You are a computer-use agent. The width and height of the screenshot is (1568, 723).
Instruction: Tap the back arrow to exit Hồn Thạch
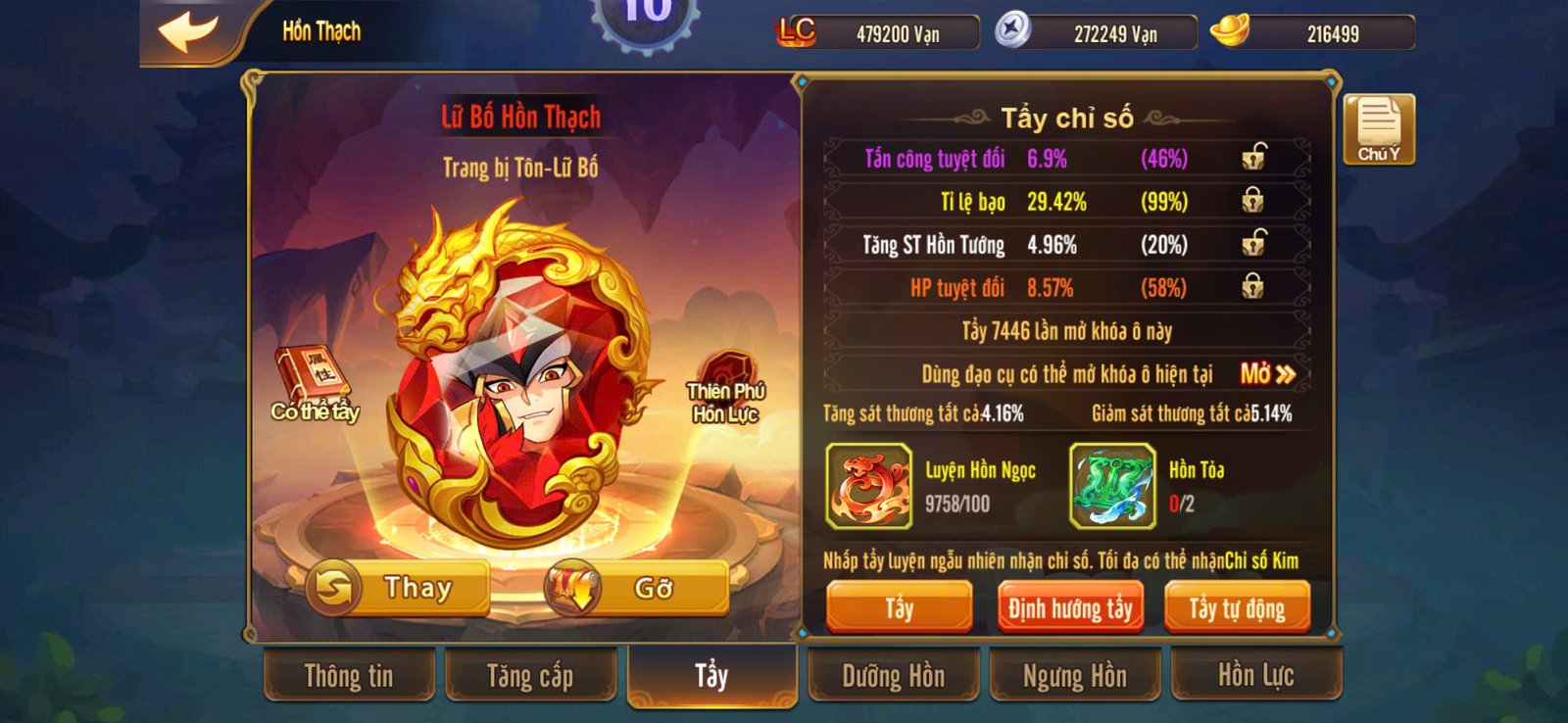click(189, 30)
